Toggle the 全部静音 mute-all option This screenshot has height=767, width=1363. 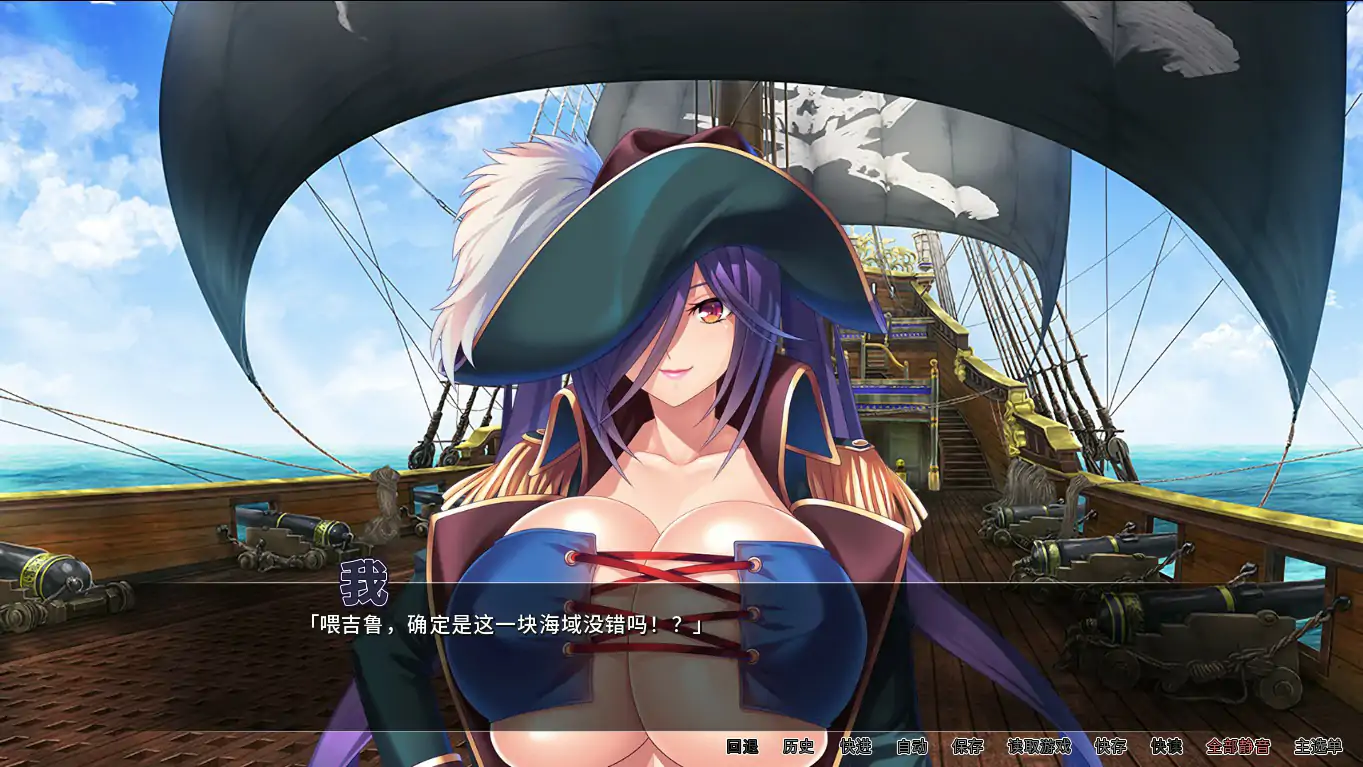point(1238,746)
